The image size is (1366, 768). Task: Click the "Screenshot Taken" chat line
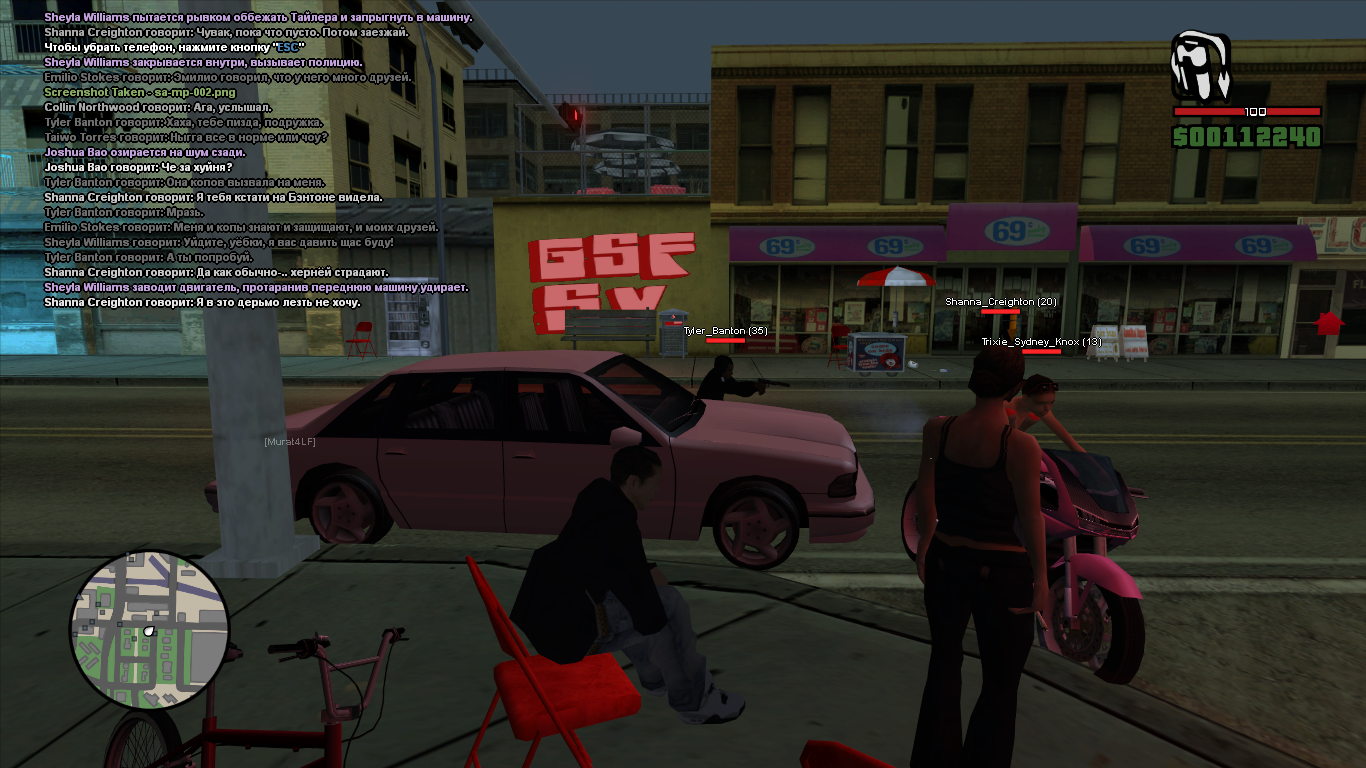tap(140, 92)
